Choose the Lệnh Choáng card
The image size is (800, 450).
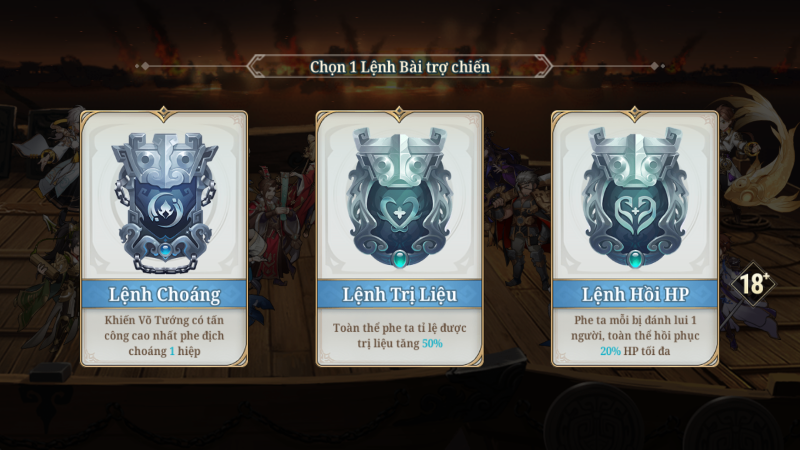164,238
